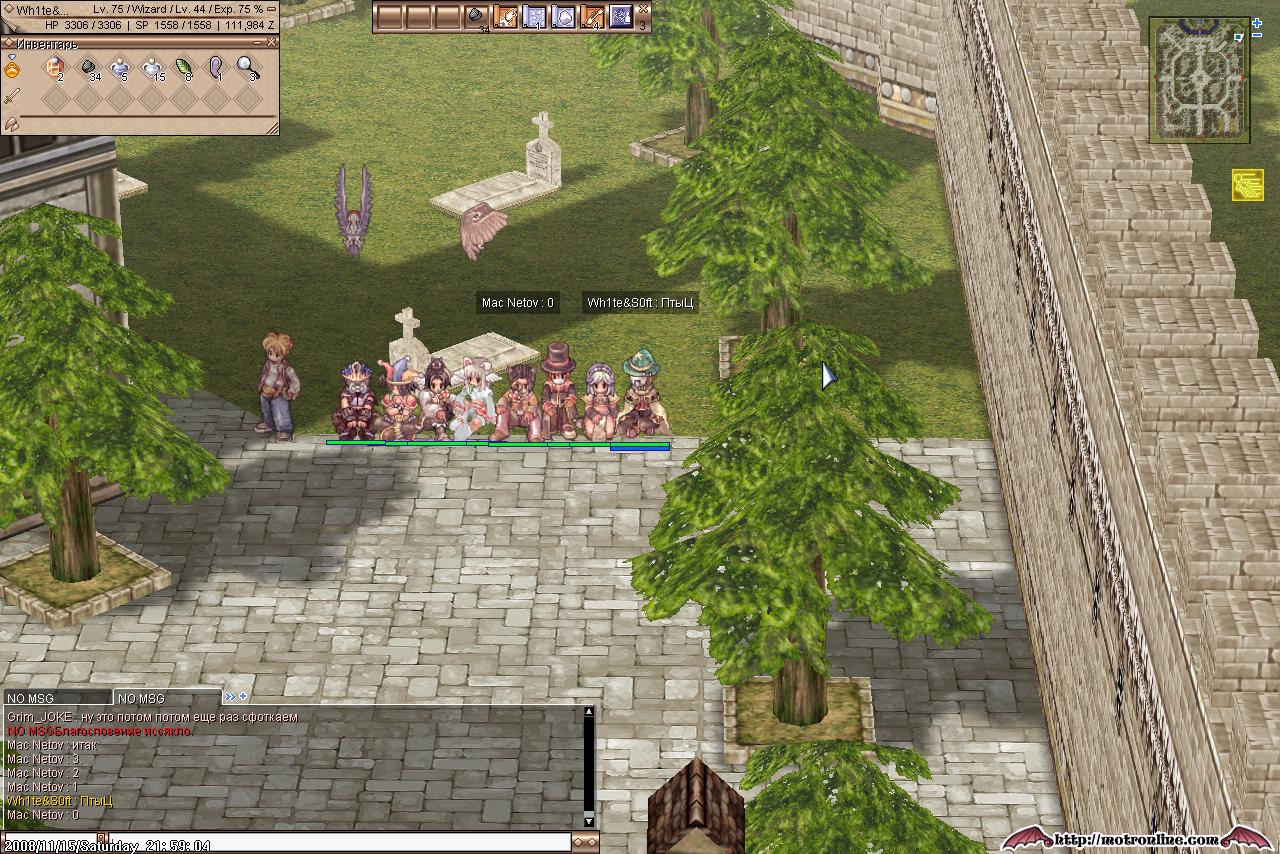Minimize the character status window
This screenshot has height=854, width=1280.
272,9
